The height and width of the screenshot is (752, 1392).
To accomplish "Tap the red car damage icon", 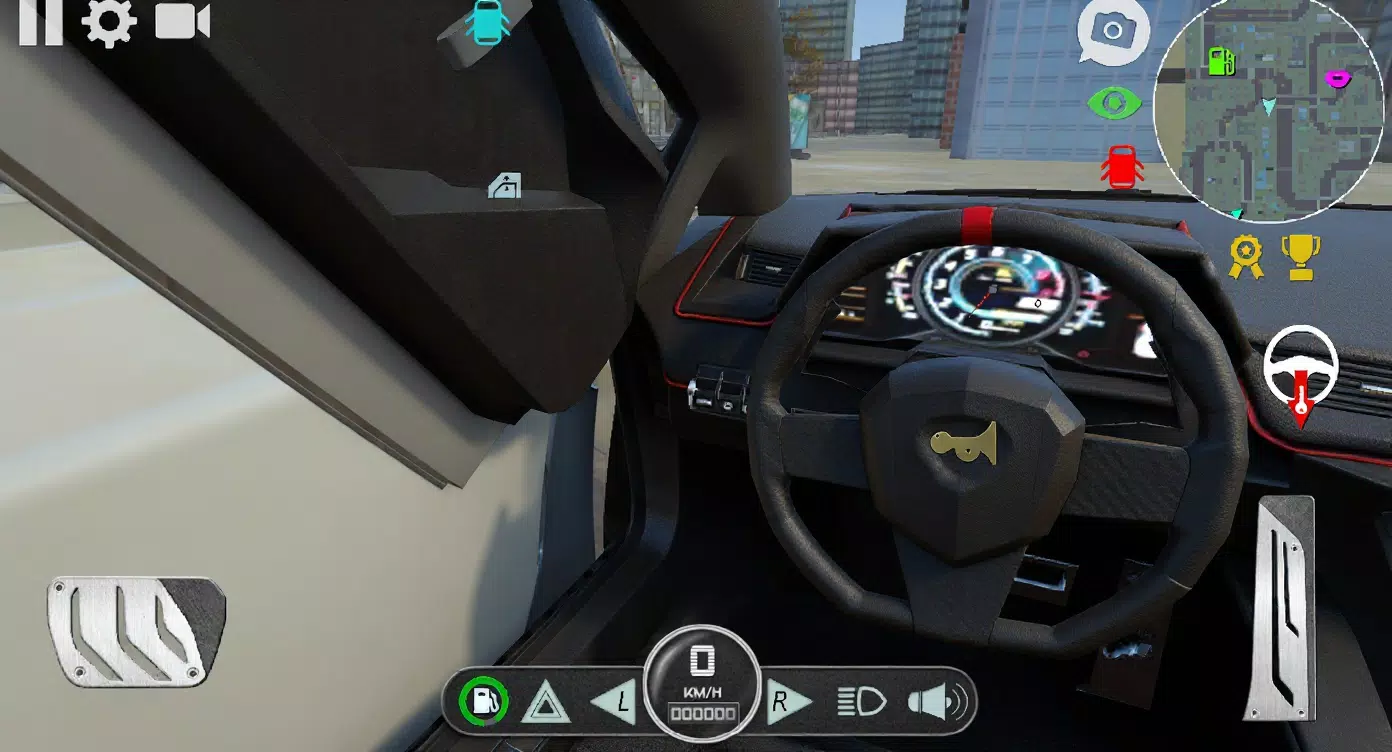I will (x=1120, y=165).
